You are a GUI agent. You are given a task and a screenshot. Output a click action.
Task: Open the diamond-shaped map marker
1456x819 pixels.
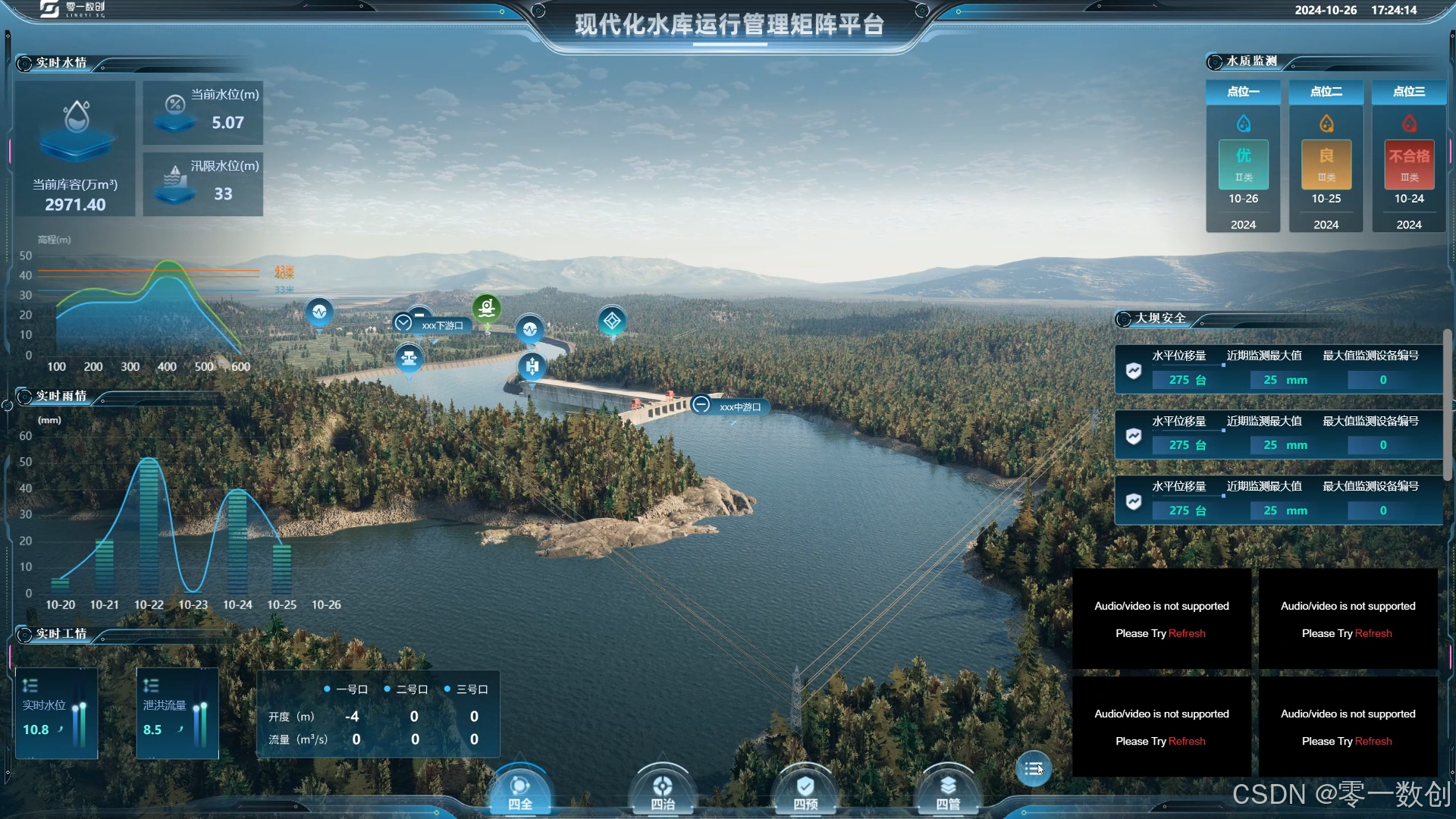(612, 321)
